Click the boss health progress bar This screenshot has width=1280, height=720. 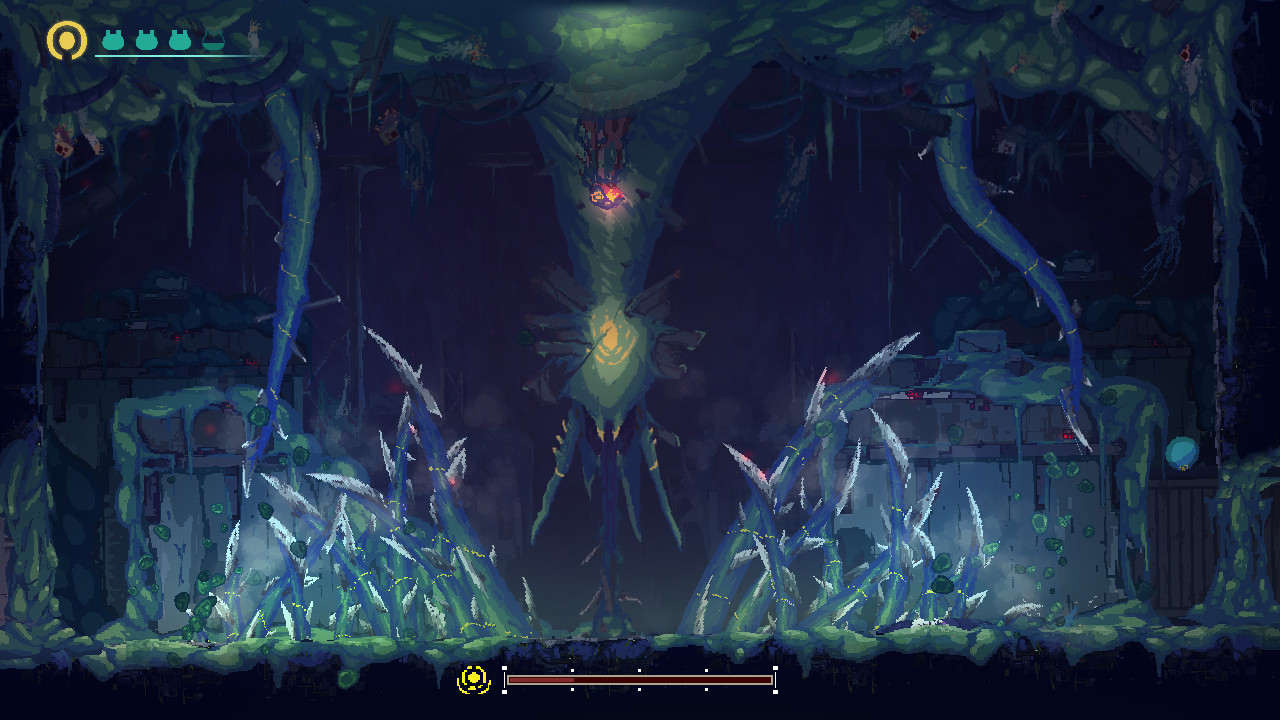pyautogui.click(x=640, y=681)
